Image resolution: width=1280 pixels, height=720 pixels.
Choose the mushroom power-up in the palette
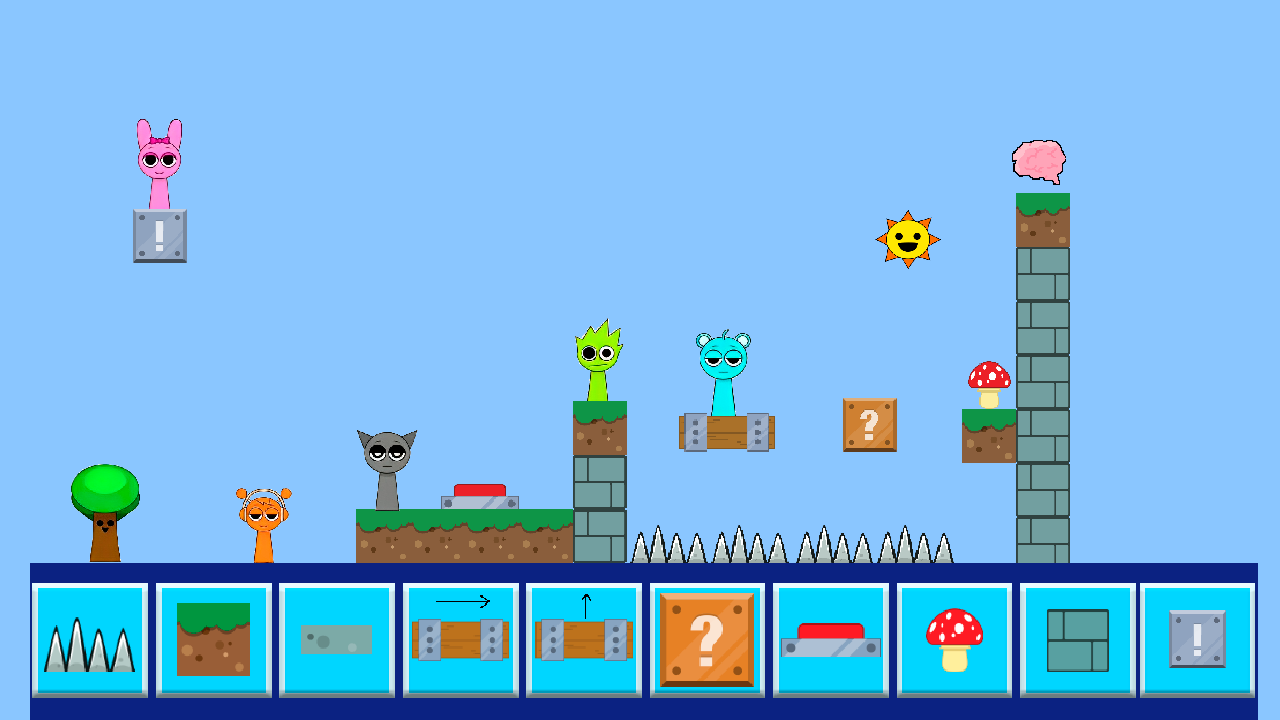(954, 640)
